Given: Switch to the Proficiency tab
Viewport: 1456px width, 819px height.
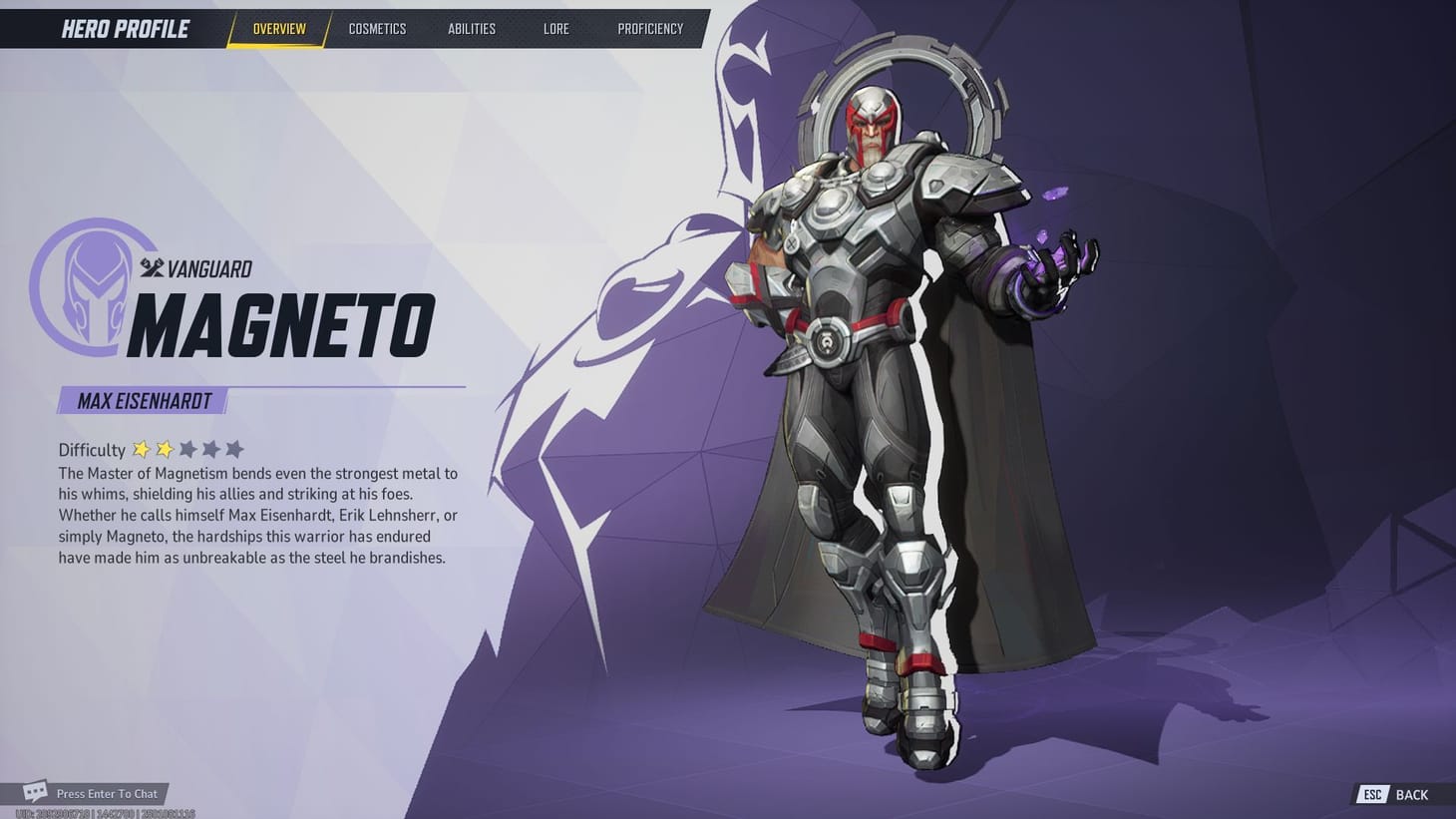Looking at the screenshot, I should pyautogui.click(x=650, y=28).
